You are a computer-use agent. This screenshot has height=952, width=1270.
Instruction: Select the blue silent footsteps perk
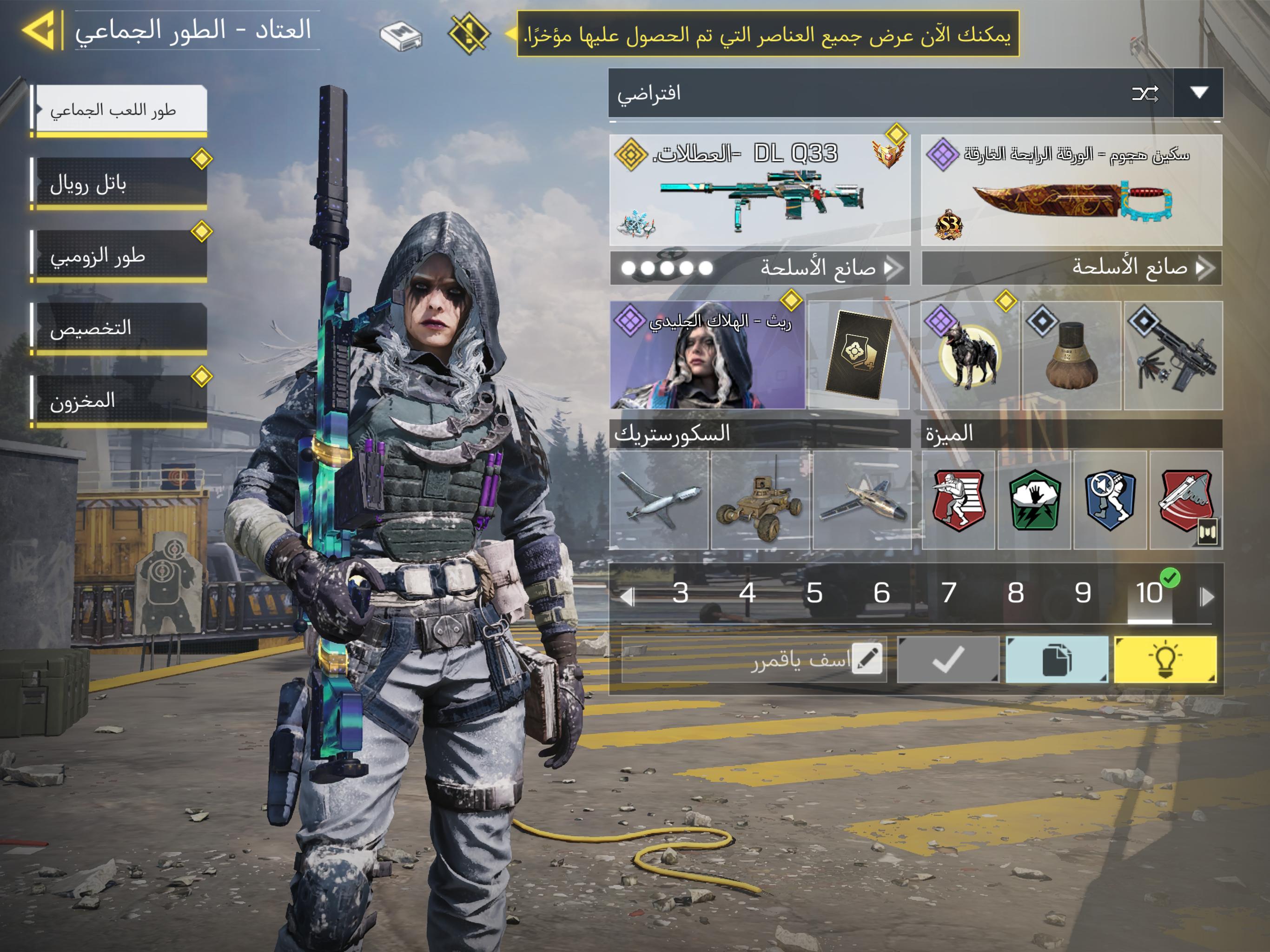1111,500
